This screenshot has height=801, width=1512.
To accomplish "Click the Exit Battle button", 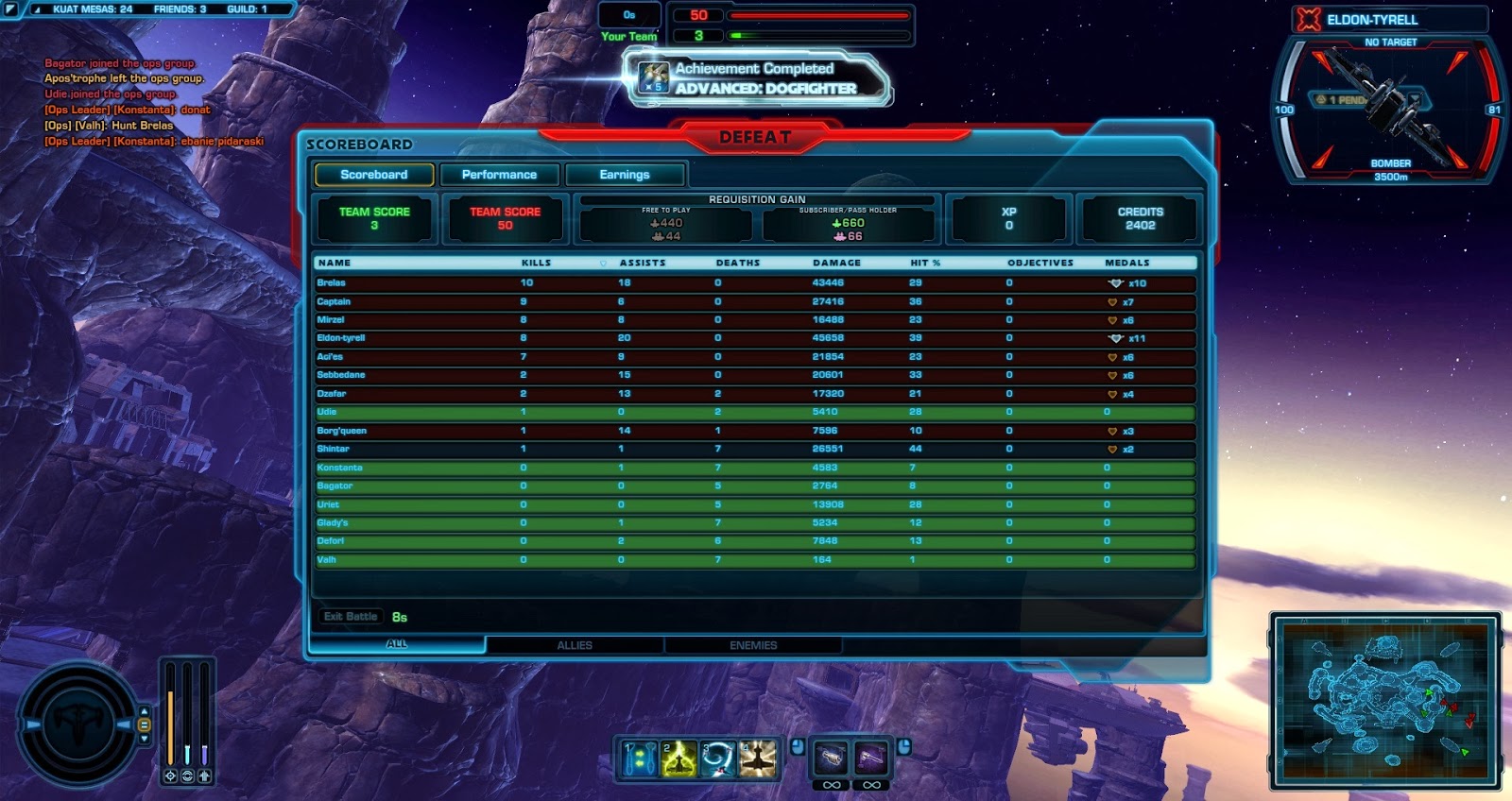I will pyautogui.click(x=351, y=617).
